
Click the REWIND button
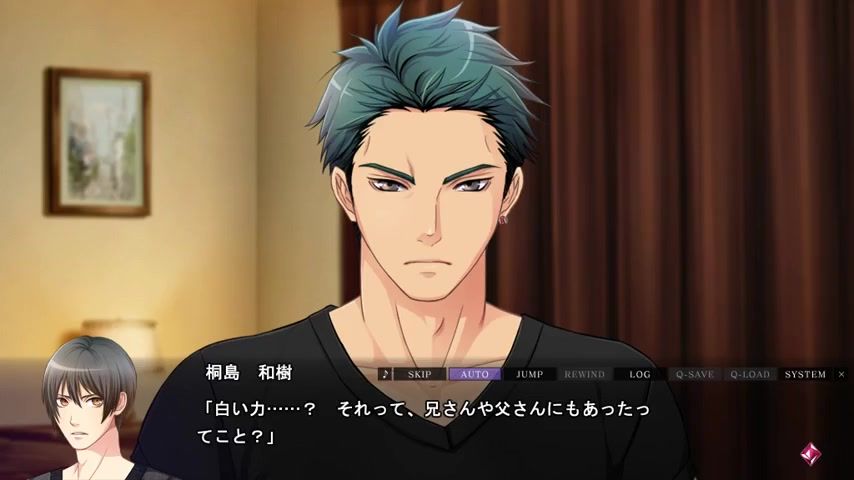pos(584,374)
